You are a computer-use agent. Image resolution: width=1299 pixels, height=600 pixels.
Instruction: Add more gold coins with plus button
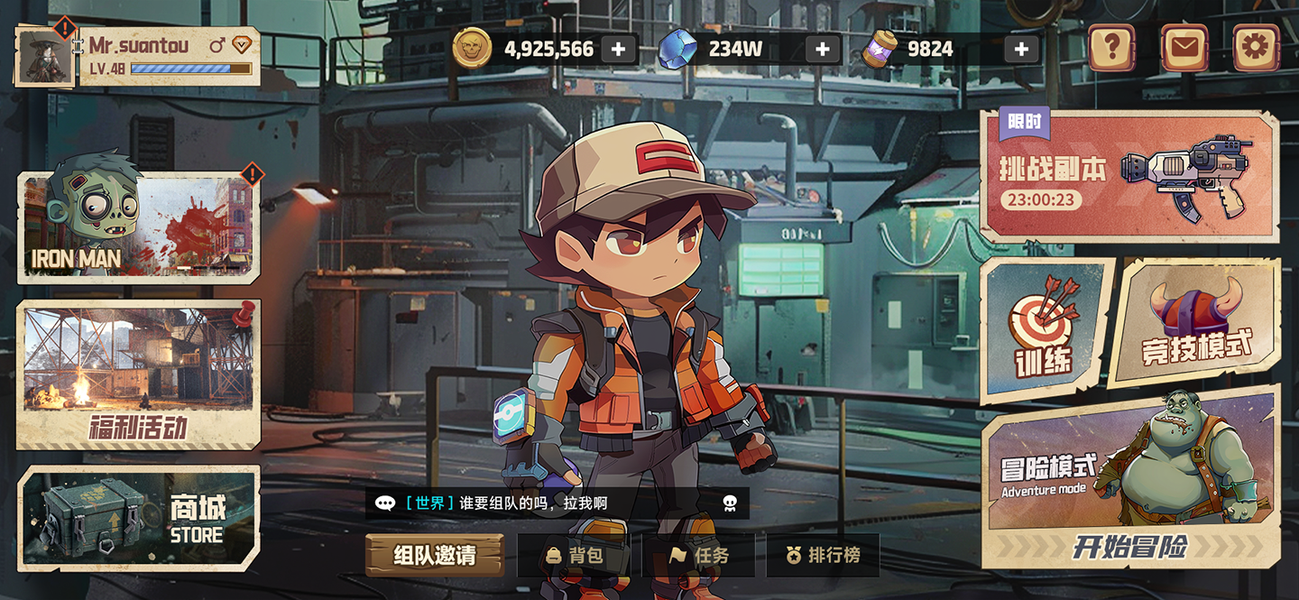click(x=618, y=49)
